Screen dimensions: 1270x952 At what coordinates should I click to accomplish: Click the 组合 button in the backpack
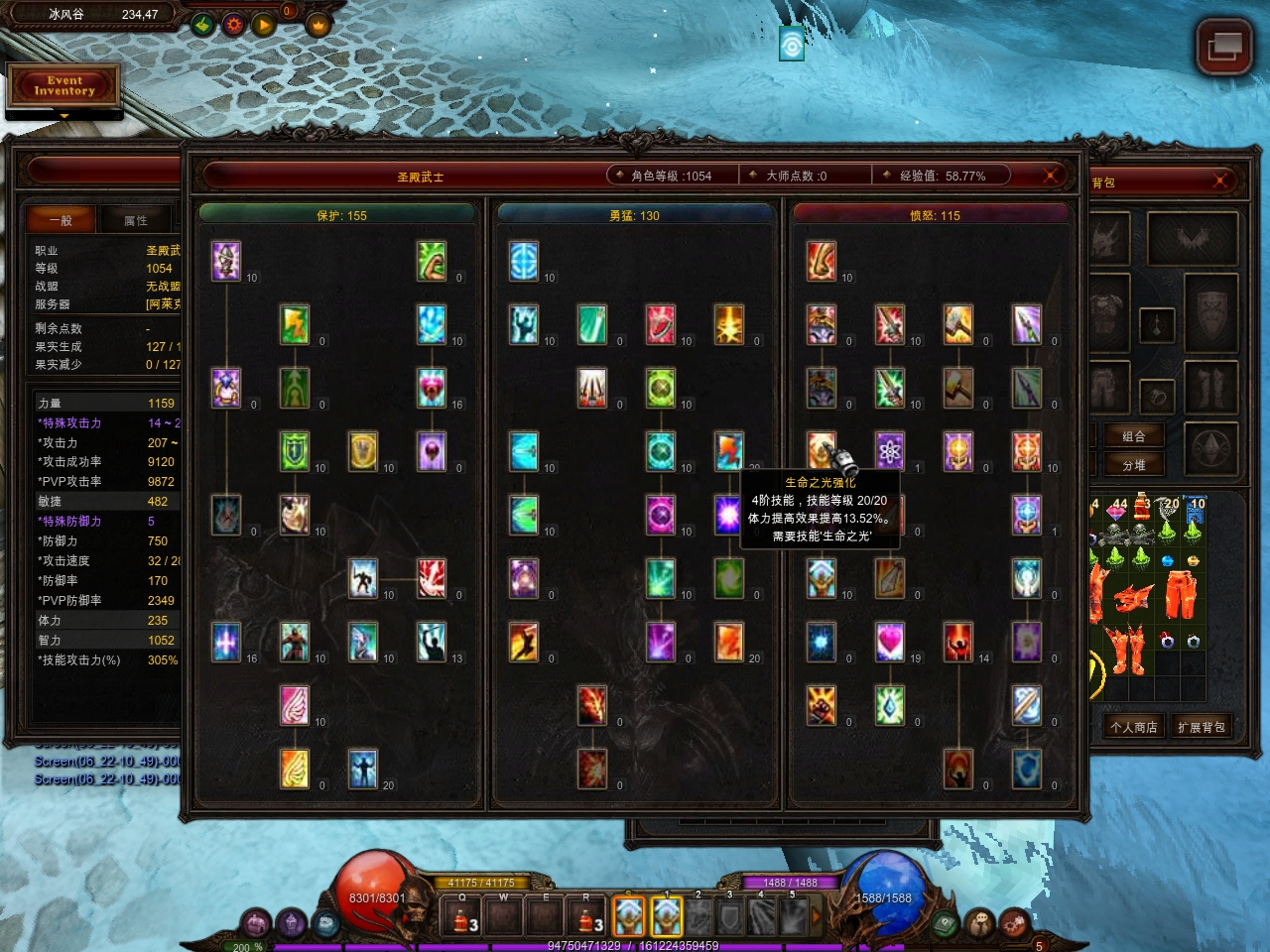tap(1133, 436)
